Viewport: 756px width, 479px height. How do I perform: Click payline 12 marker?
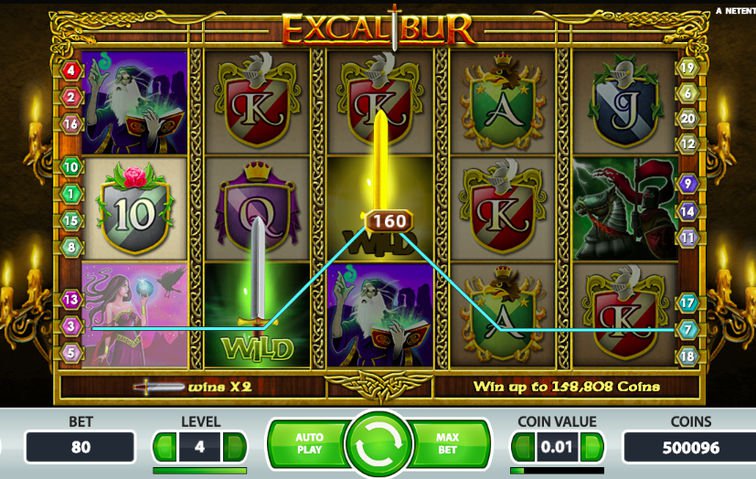point(687,143)
